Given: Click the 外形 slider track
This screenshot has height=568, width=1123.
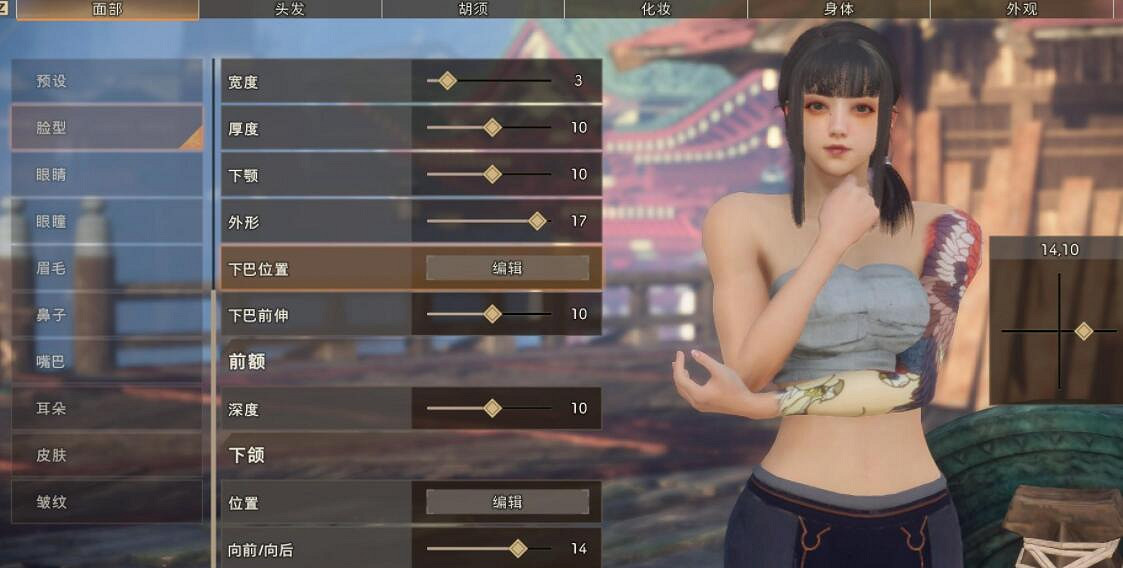Looking at the screenshot, I should tap(489, 221).
